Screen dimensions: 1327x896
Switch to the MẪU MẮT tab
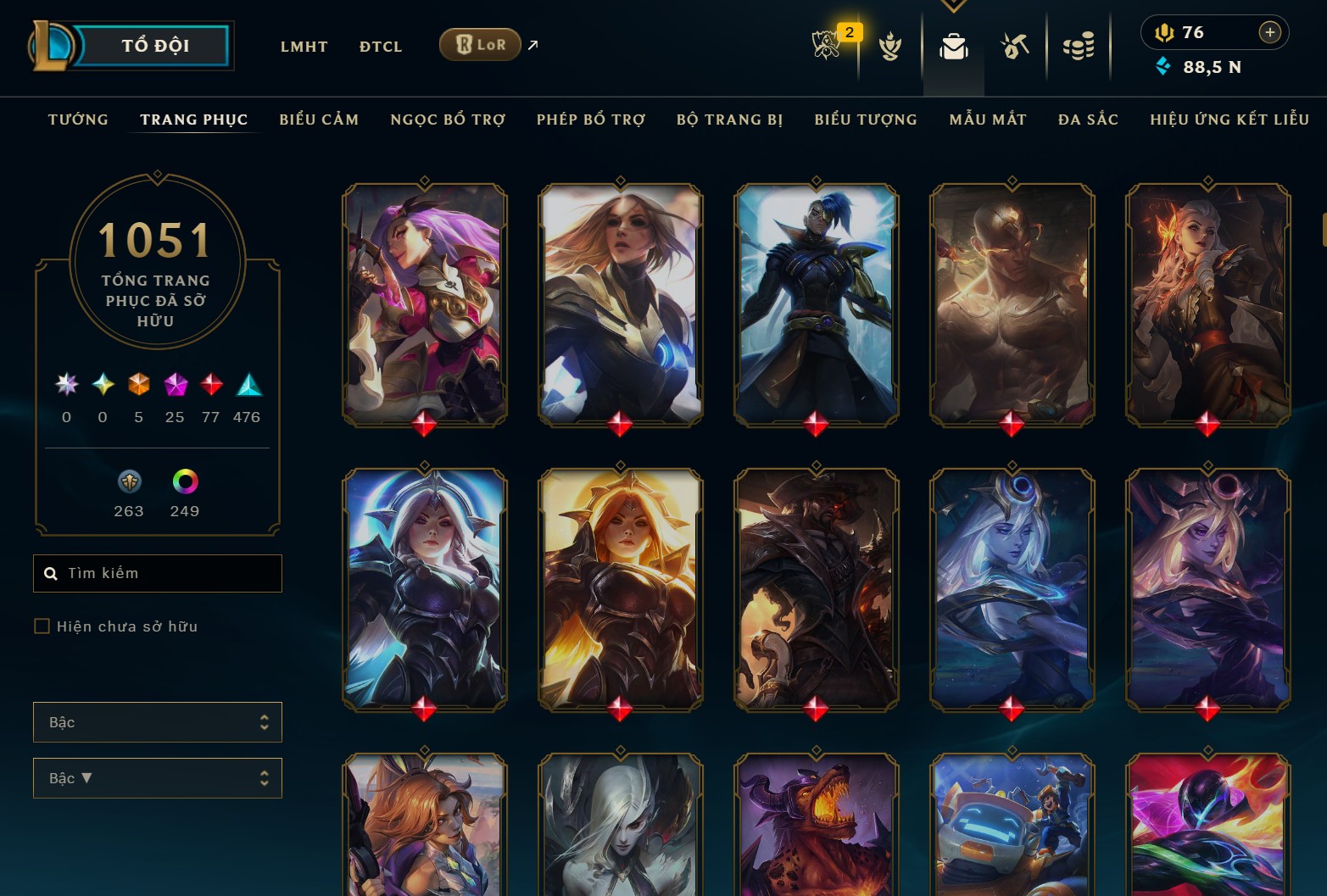pos(987,120)
